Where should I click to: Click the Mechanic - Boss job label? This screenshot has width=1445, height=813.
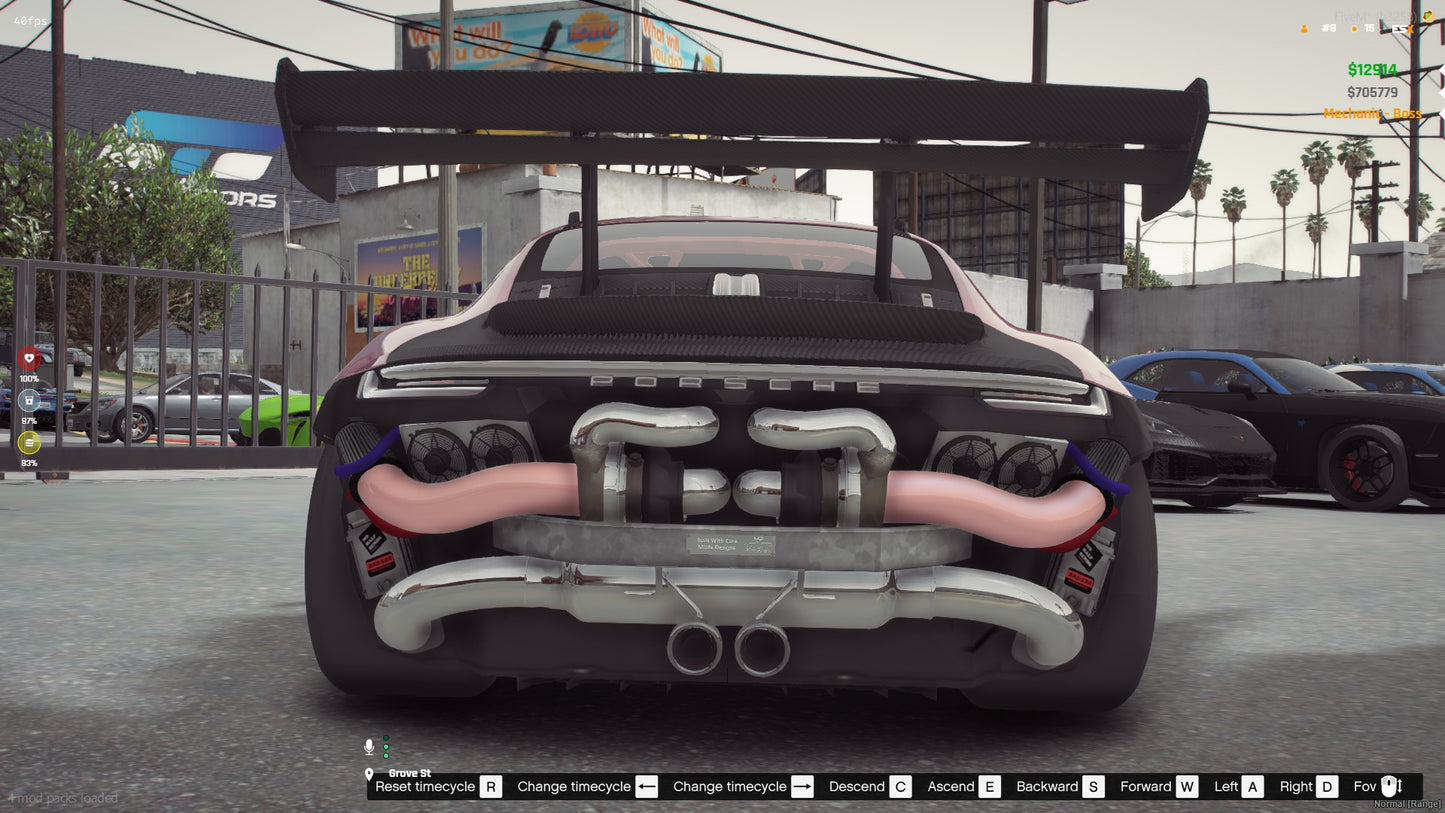point(1371,113)
